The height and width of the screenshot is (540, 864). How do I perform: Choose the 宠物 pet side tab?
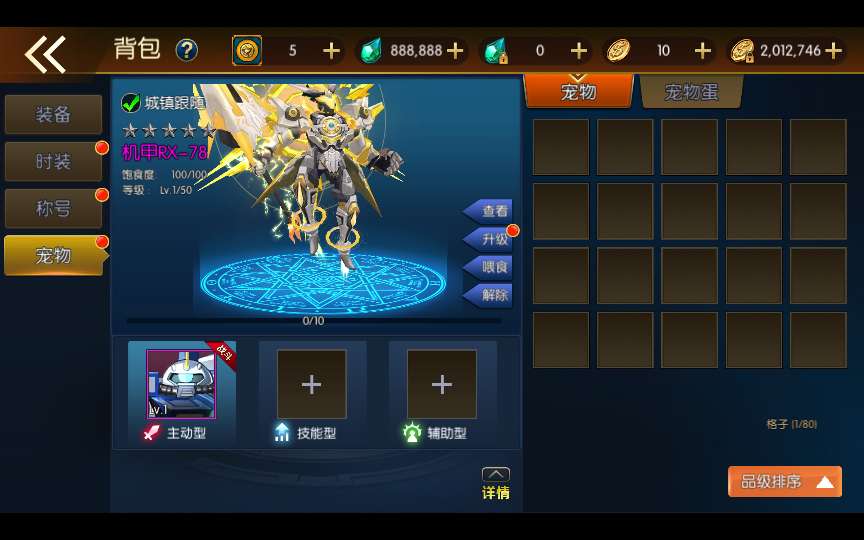[53, 256]
